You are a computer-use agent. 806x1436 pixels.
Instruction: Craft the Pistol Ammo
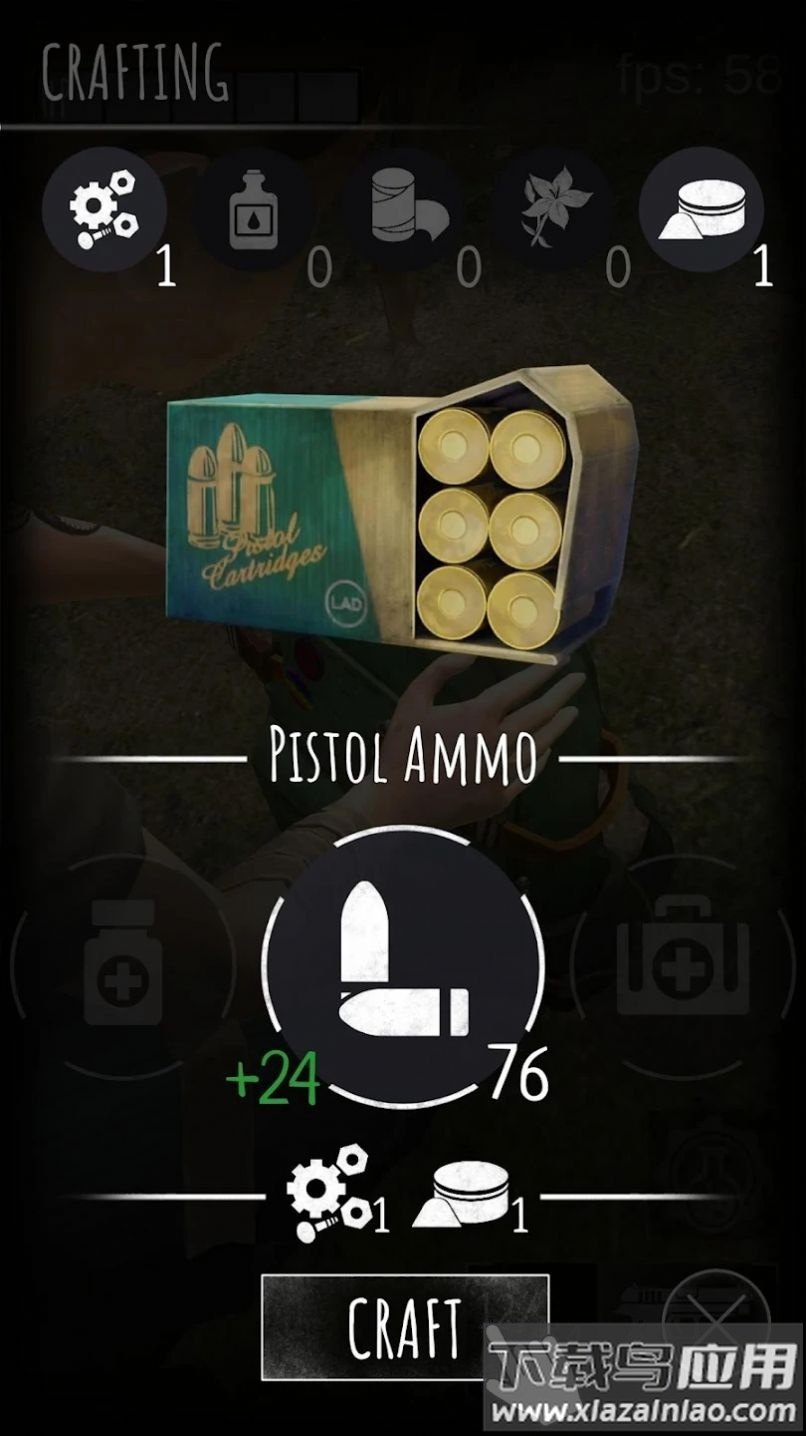pyautogui.click(x=404, y=1327)
